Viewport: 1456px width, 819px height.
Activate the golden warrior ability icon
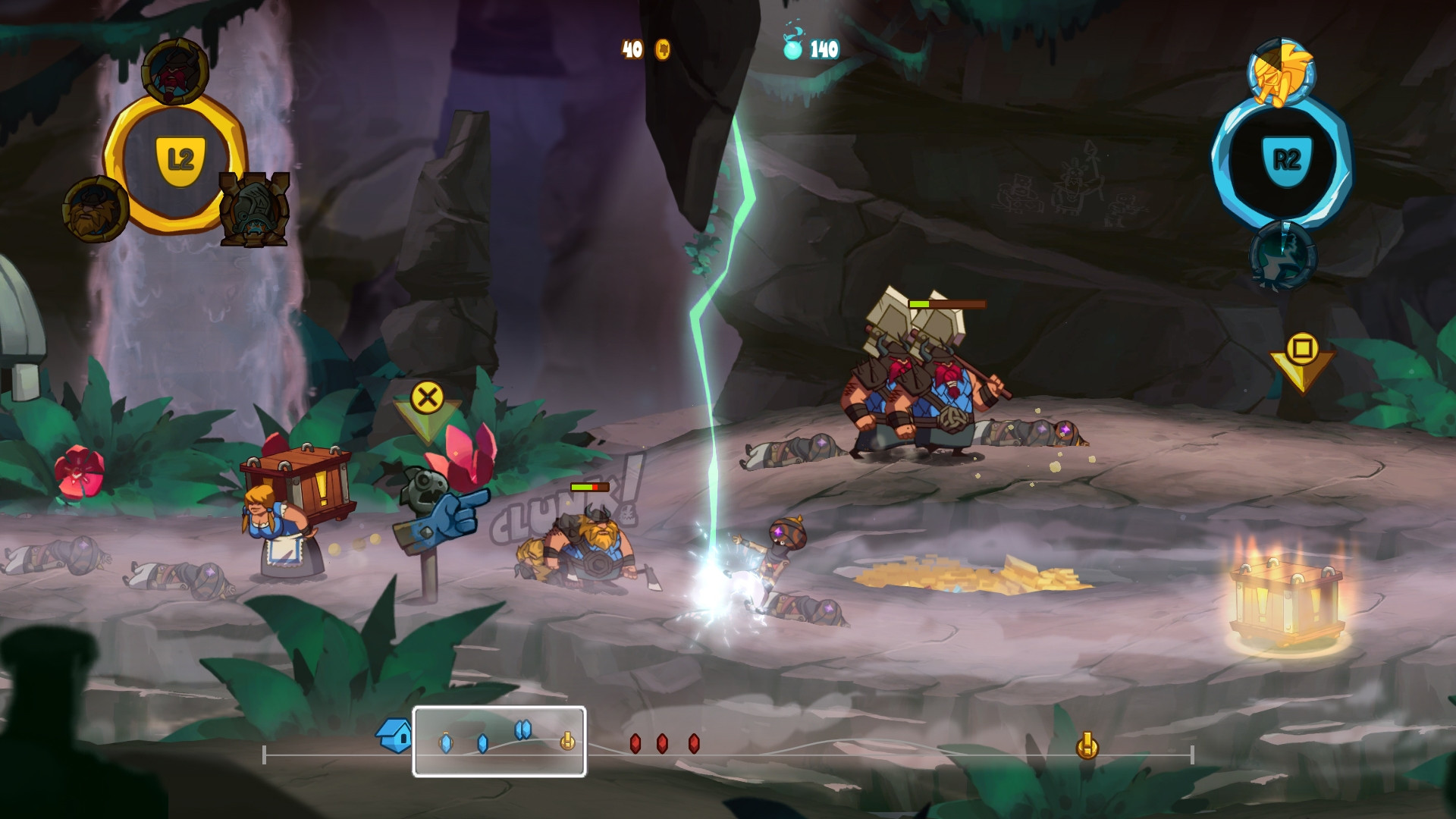1281,73
